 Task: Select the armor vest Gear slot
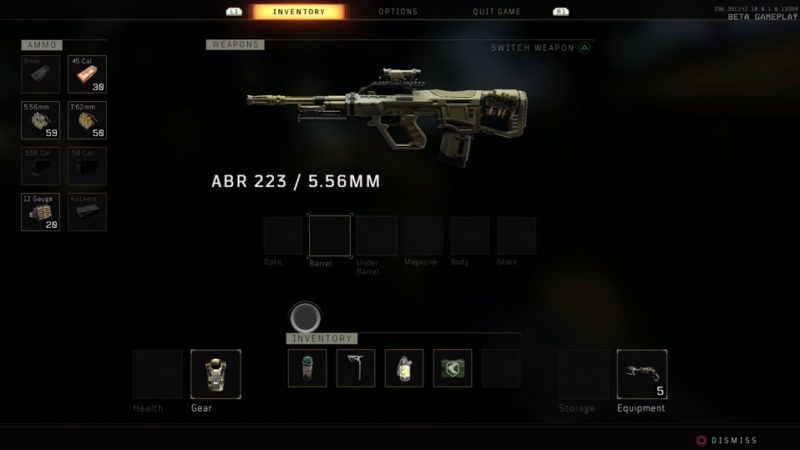[215, 374]
